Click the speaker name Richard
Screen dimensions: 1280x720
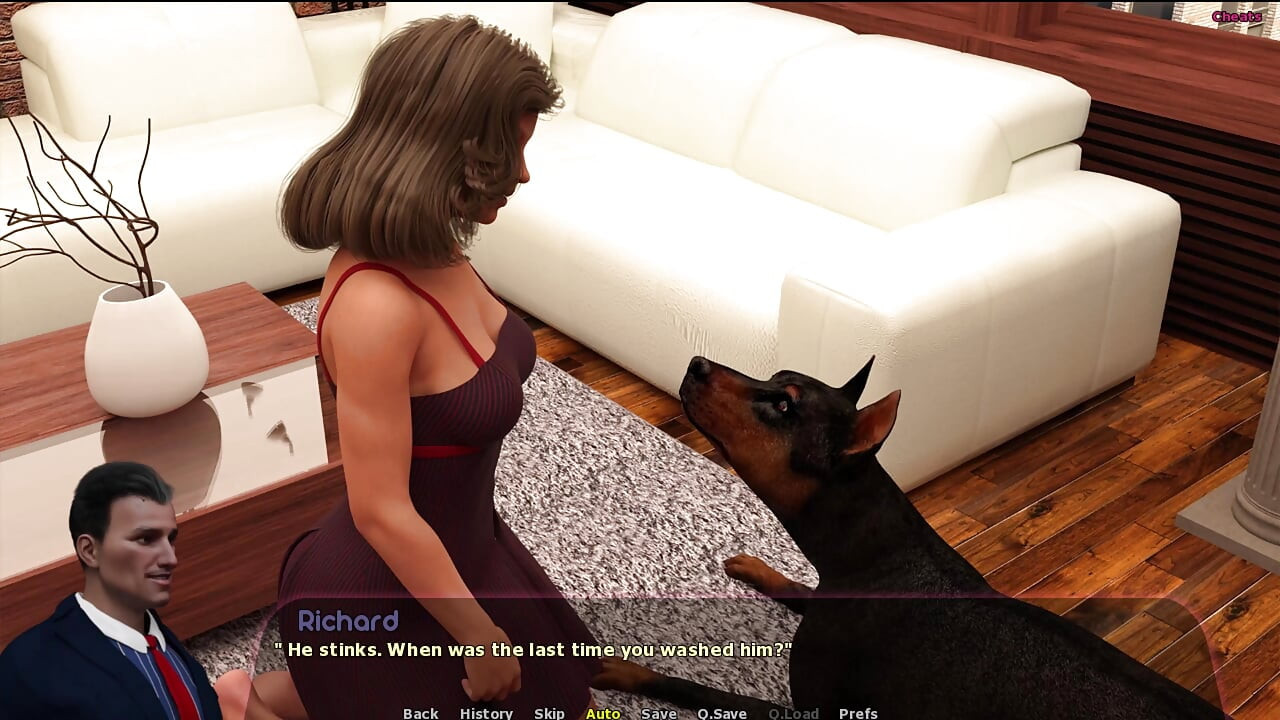tap(348, 621)
